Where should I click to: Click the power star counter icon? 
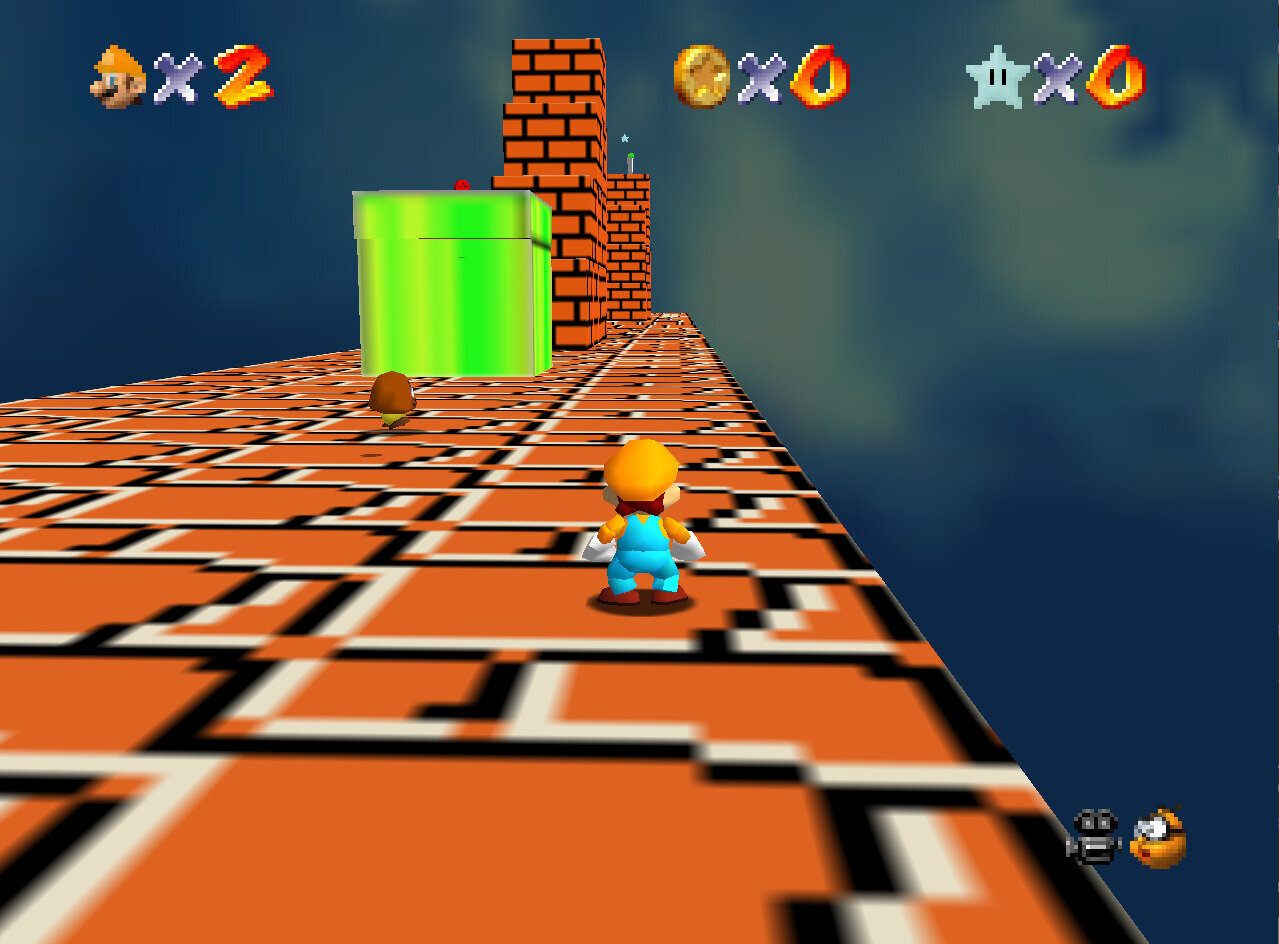click(997, 77)
